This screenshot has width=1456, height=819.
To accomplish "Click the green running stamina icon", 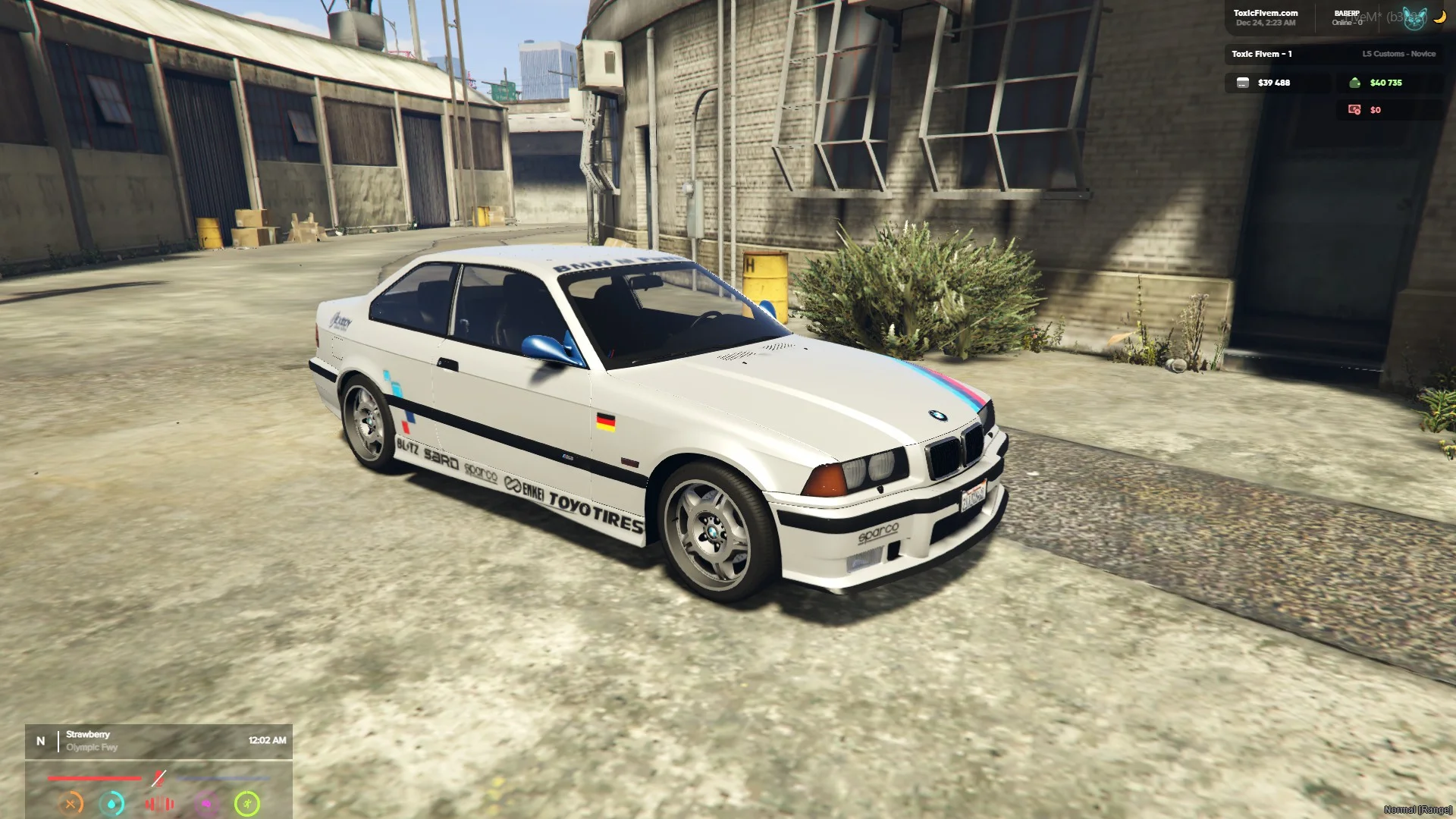I will point(247,803).
